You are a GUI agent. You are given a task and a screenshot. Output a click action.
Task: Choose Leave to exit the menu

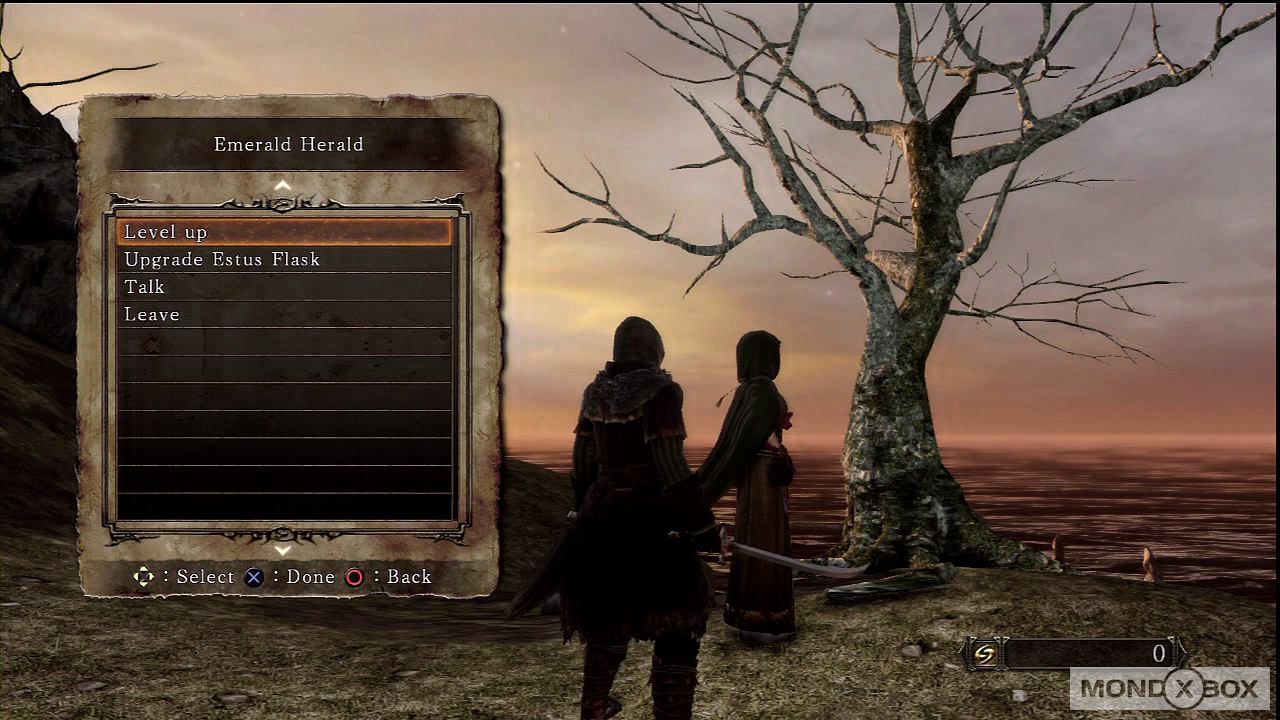(284, 314)
